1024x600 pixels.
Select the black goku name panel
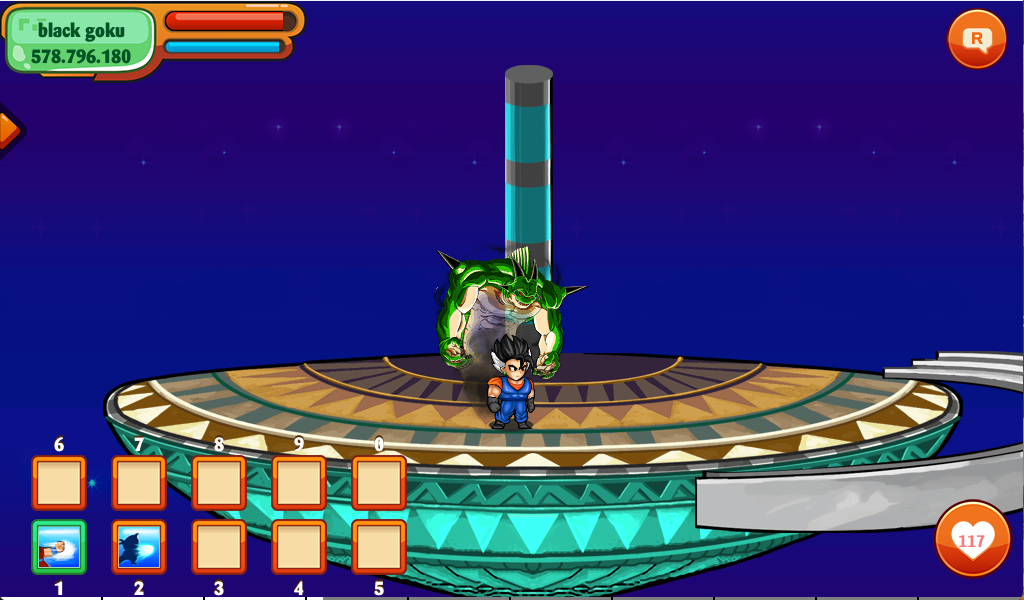82,42
